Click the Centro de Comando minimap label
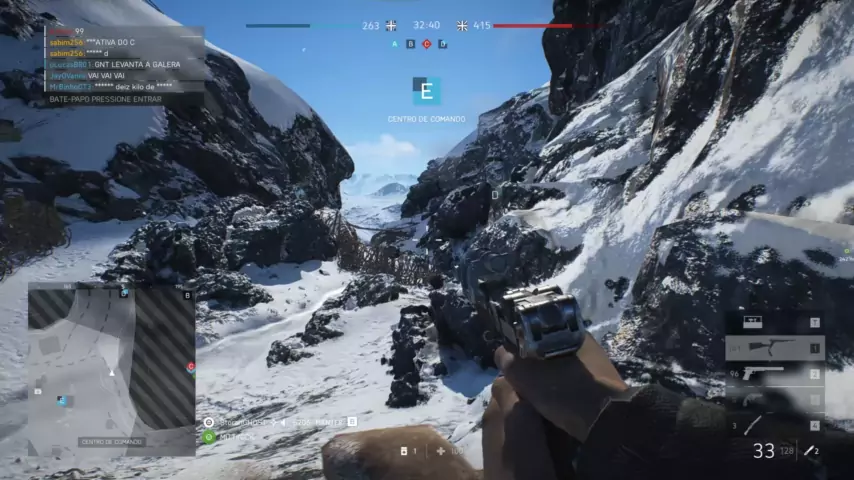 [111, 441]
